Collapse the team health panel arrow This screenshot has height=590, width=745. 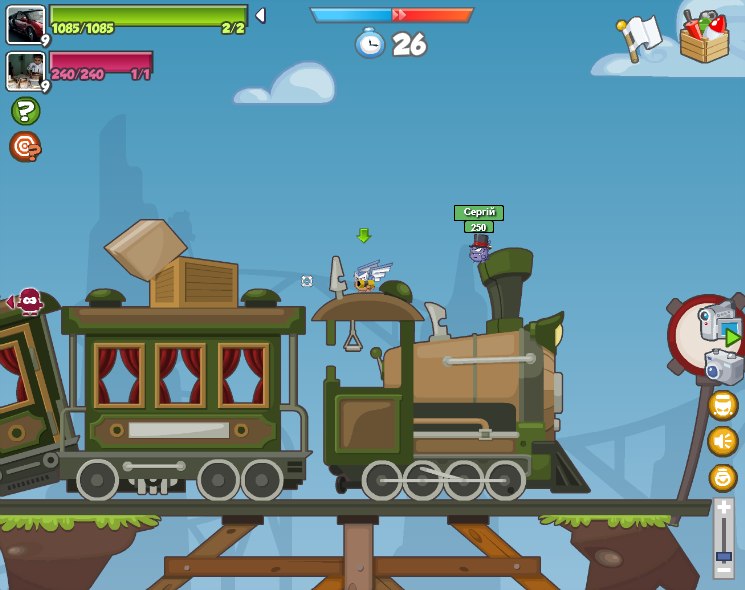[x=260, y=16]
